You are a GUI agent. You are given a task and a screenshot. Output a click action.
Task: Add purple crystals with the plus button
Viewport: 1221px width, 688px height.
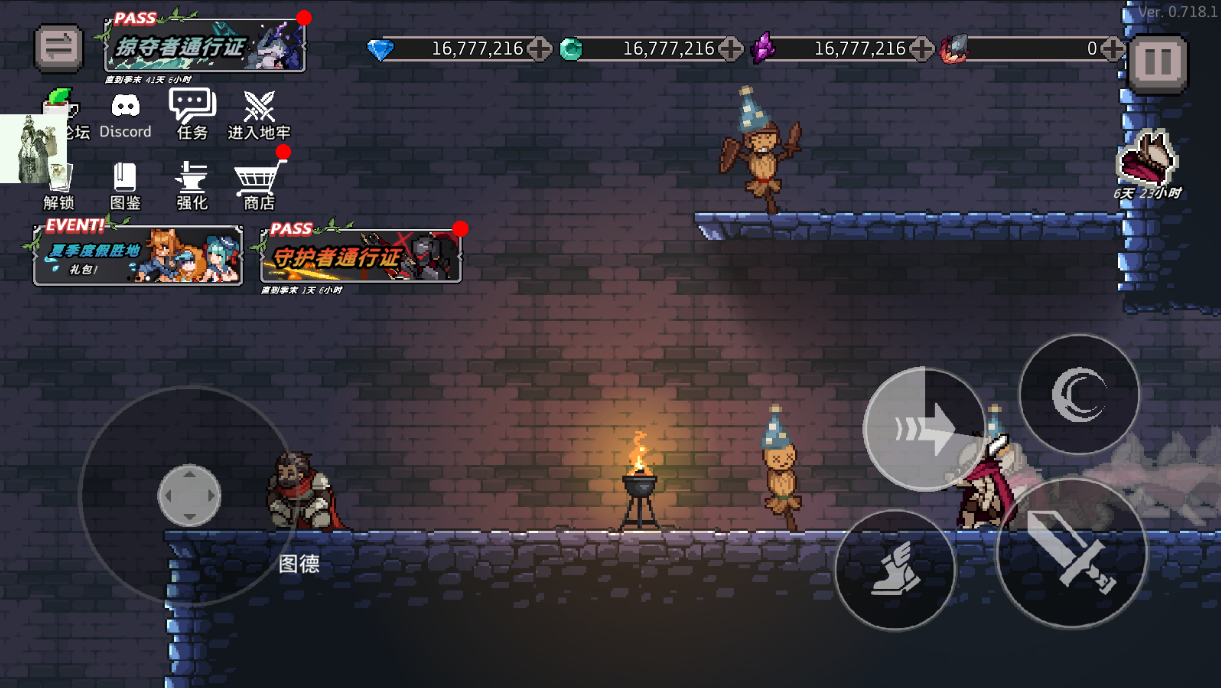click(922, 48)
